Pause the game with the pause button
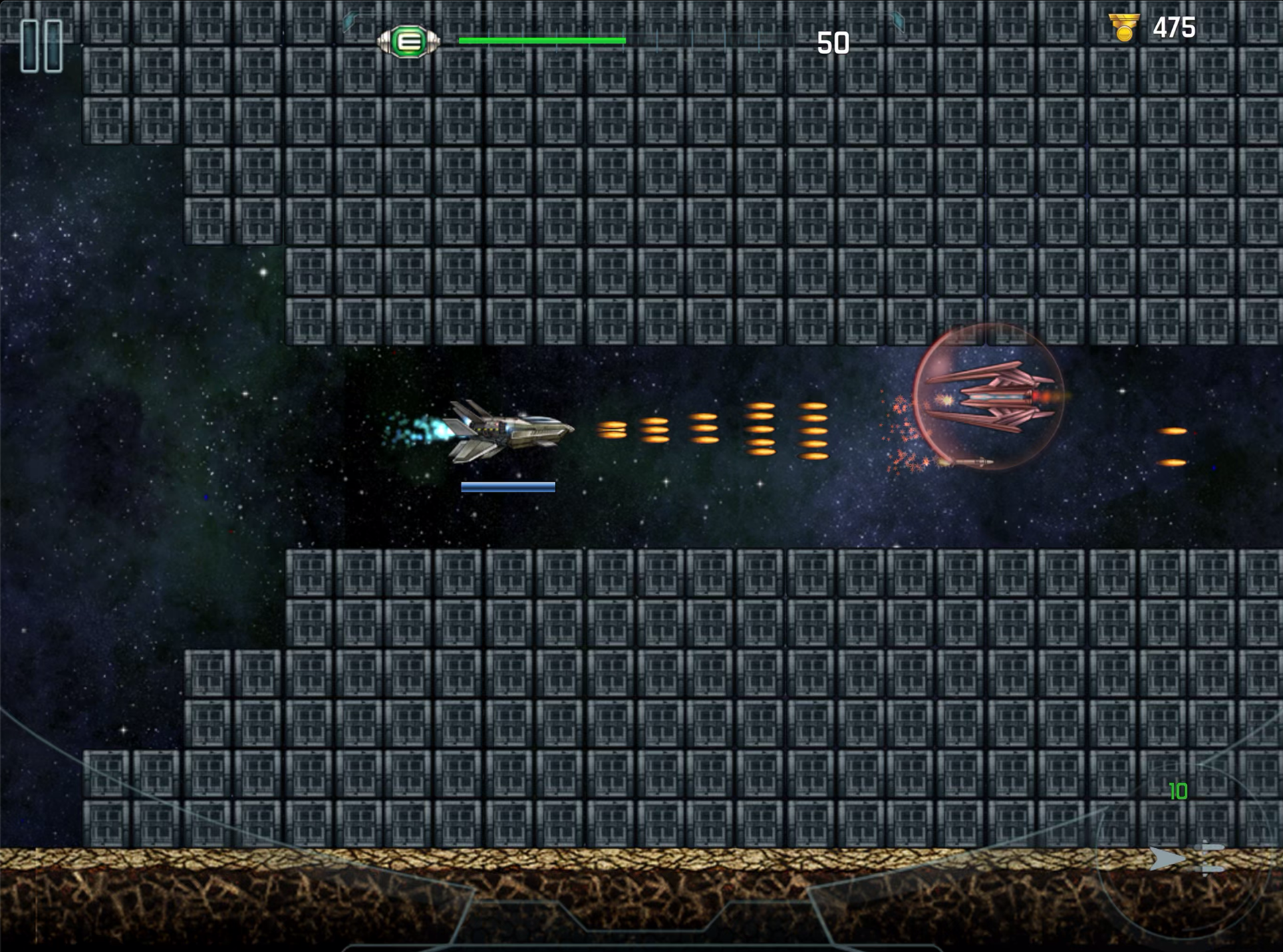The height and width of the screenshot is (952, 1283). click(x=41, y=45)
